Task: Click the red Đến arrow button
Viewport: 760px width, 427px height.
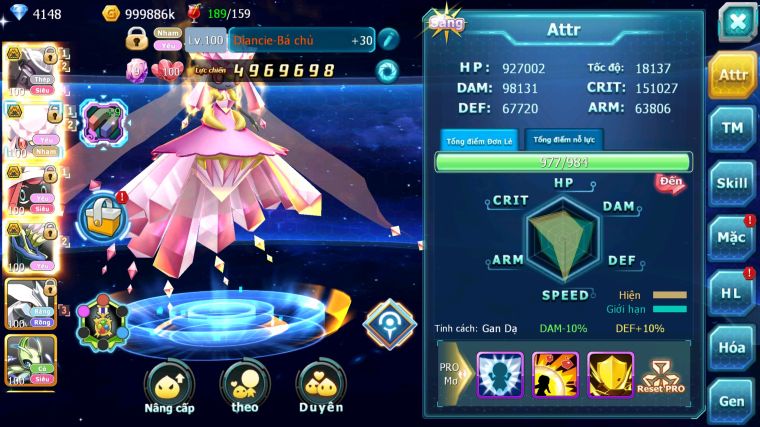Action: tap(669, 182)
